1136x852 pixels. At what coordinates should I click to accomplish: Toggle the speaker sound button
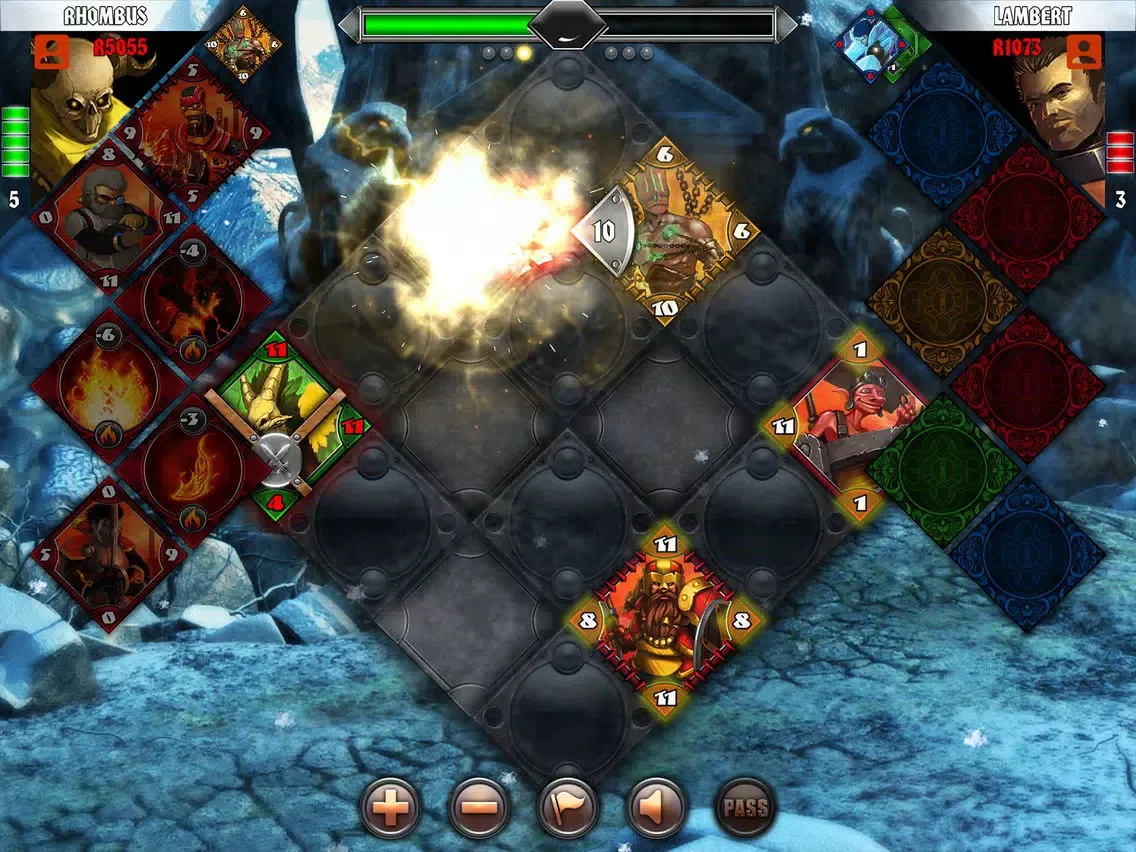(656, 808)
